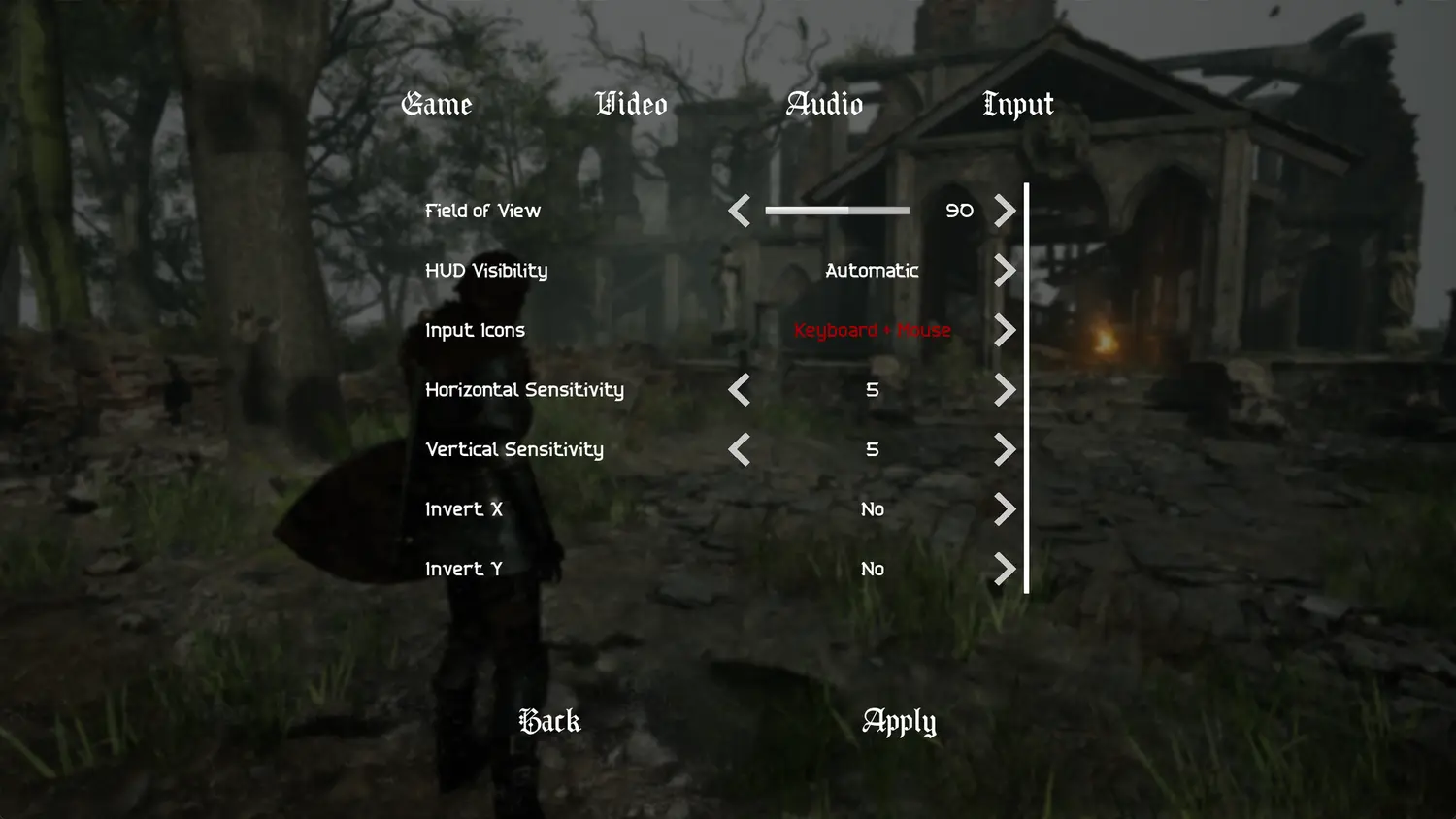Click the left arrow for Horizontal Sensitivity
Screen dimensions: 1456x819
pyautogui.click(x=739, y=390)
